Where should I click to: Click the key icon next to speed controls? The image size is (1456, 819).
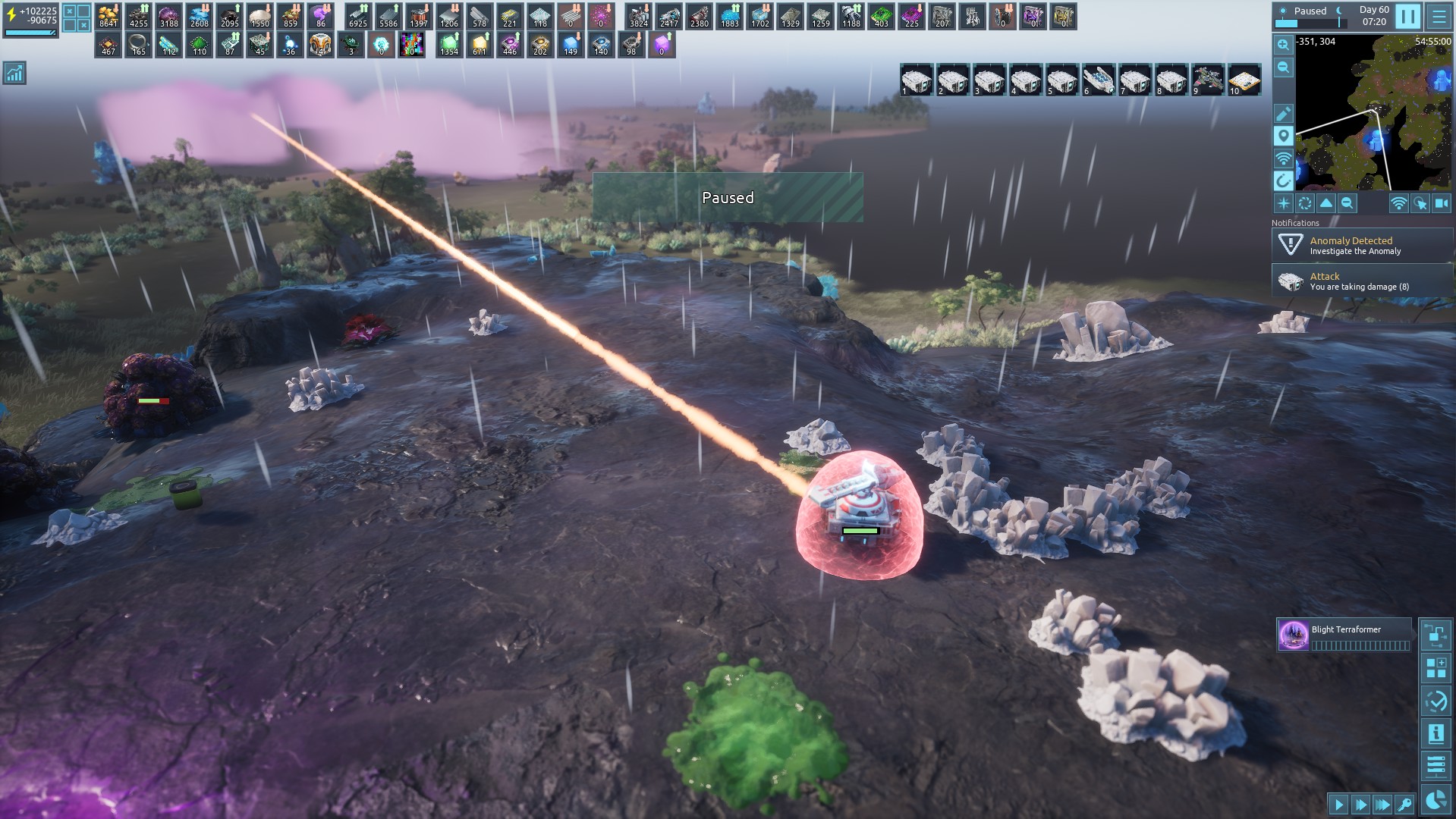(x=1404, y=805)
